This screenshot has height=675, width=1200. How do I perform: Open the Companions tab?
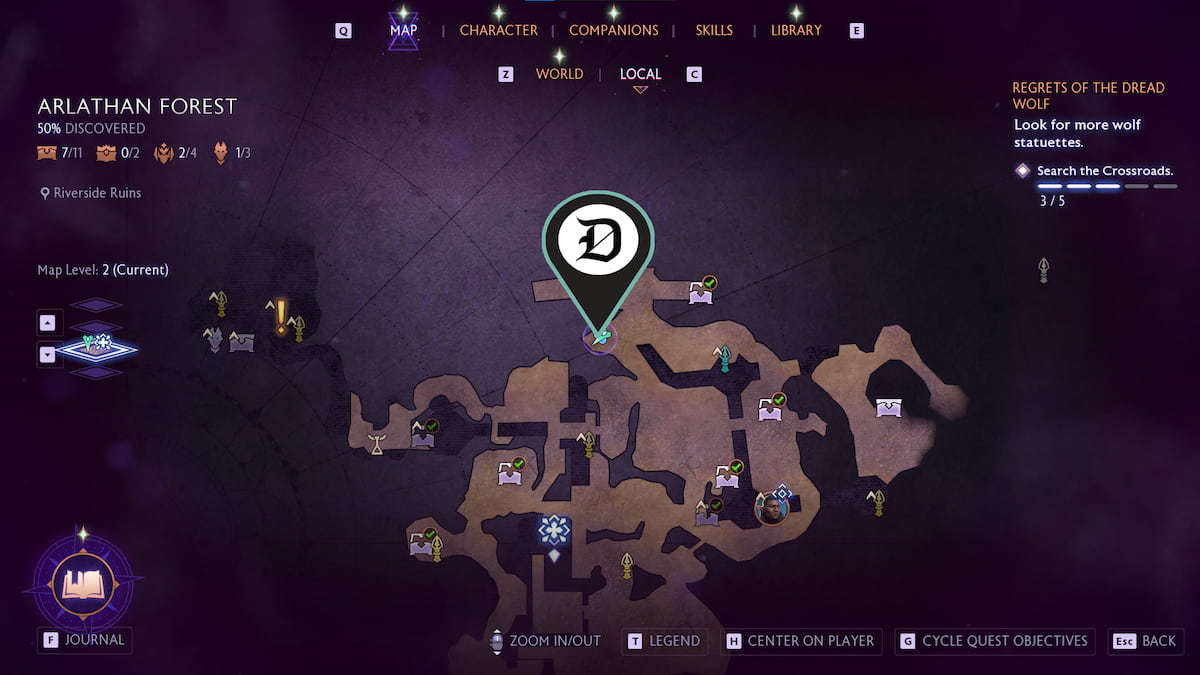coord(613,30)
